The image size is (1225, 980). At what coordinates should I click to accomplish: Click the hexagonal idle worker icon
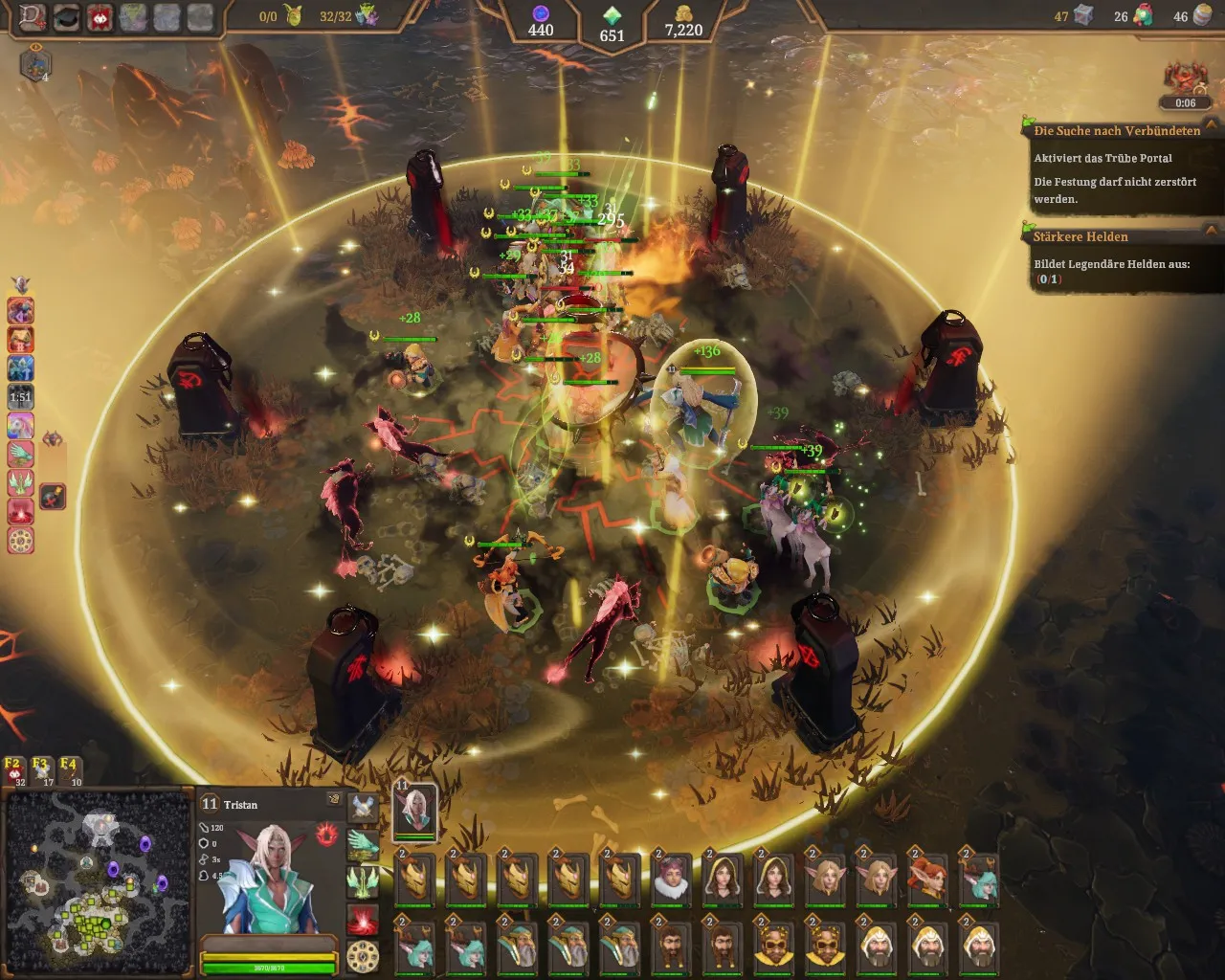34,65
